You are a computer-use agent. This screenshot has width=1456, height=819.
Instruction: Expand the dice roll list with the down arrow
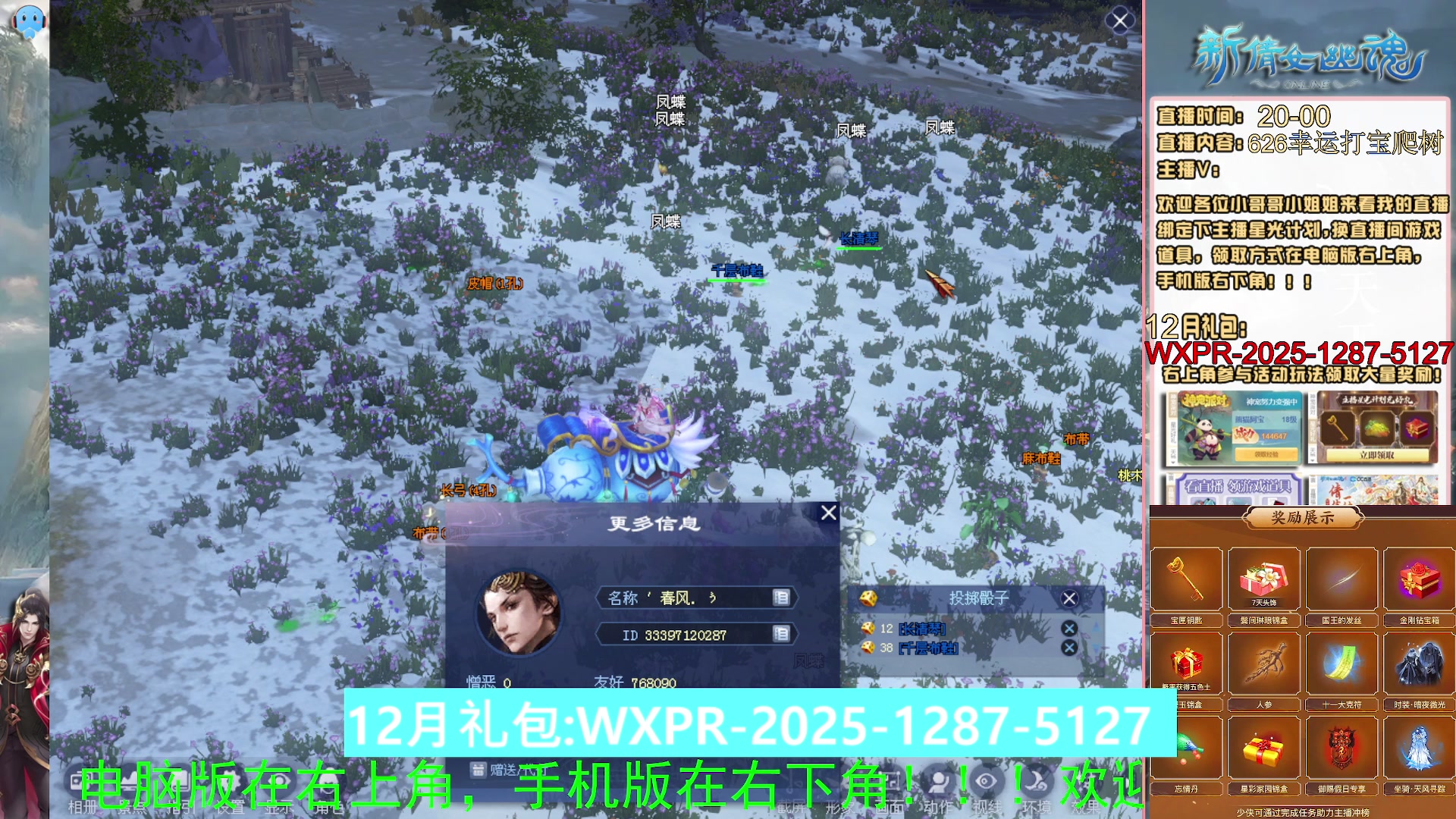pyautogui.click(x=1096, y=648)
